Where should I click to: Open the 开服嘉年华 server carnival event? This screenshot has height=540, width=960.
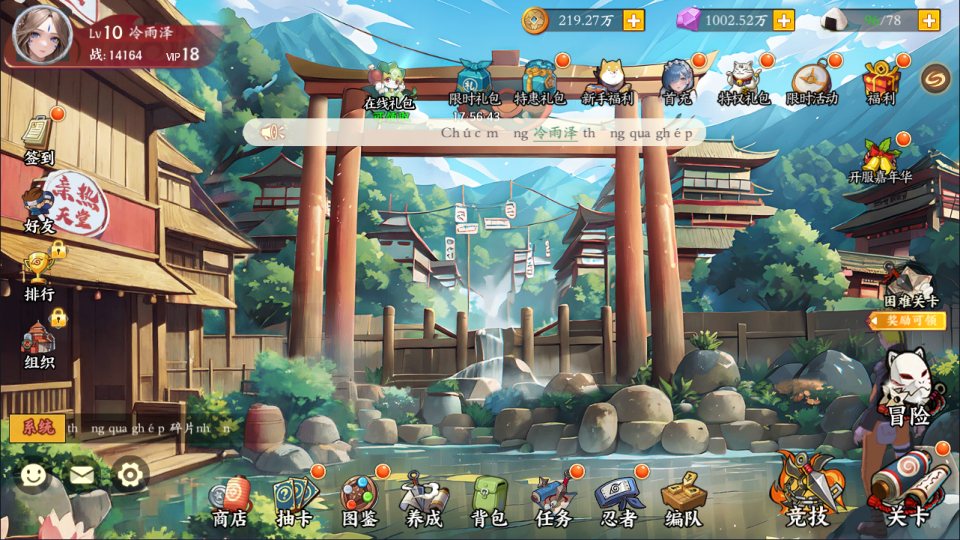pyautogui.click(x=881, y=160)
